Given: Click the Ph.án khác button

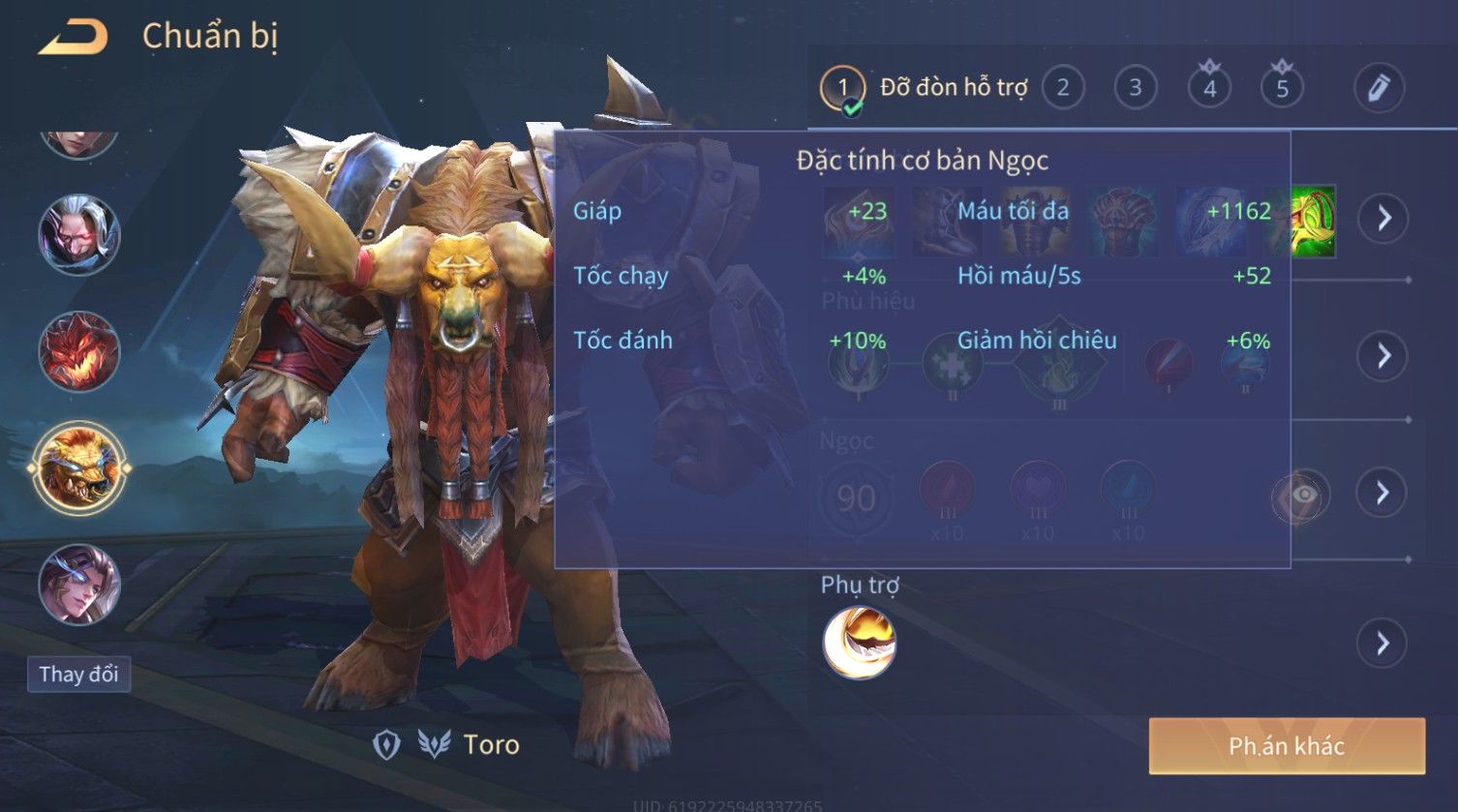Looking at the screenshot, I should [1286, 746].
